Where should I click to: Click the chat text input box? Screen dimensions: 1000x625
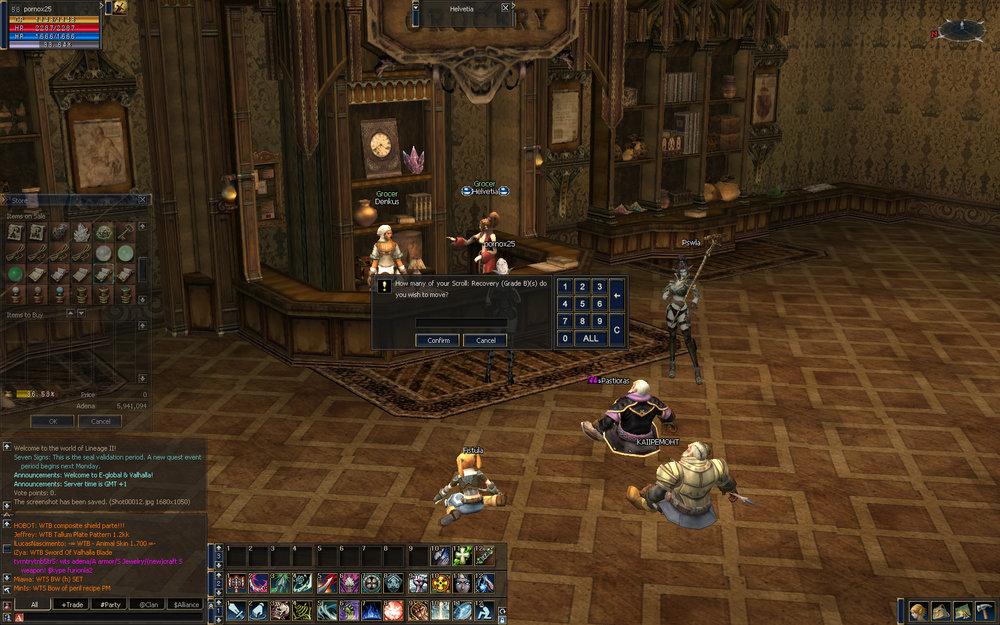tap(105, 617)
